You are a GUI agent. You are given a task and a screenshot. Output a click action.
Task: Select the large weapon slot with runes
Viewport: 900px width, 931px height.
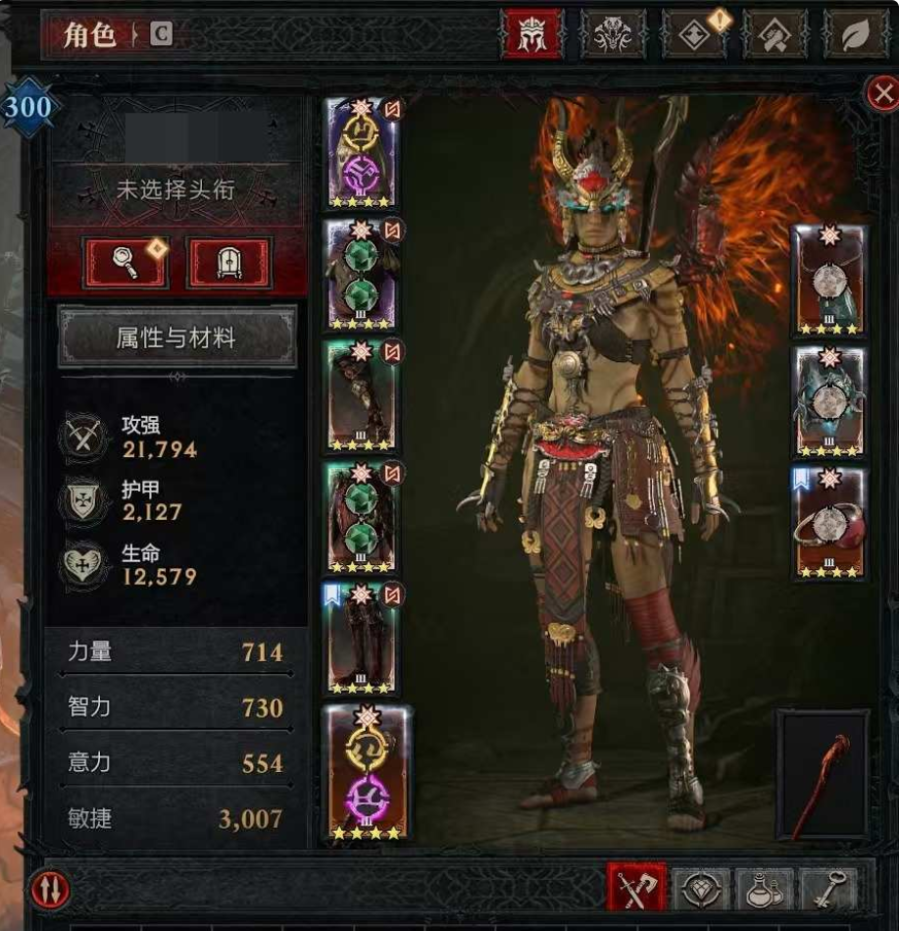click(x=367, y=772)
